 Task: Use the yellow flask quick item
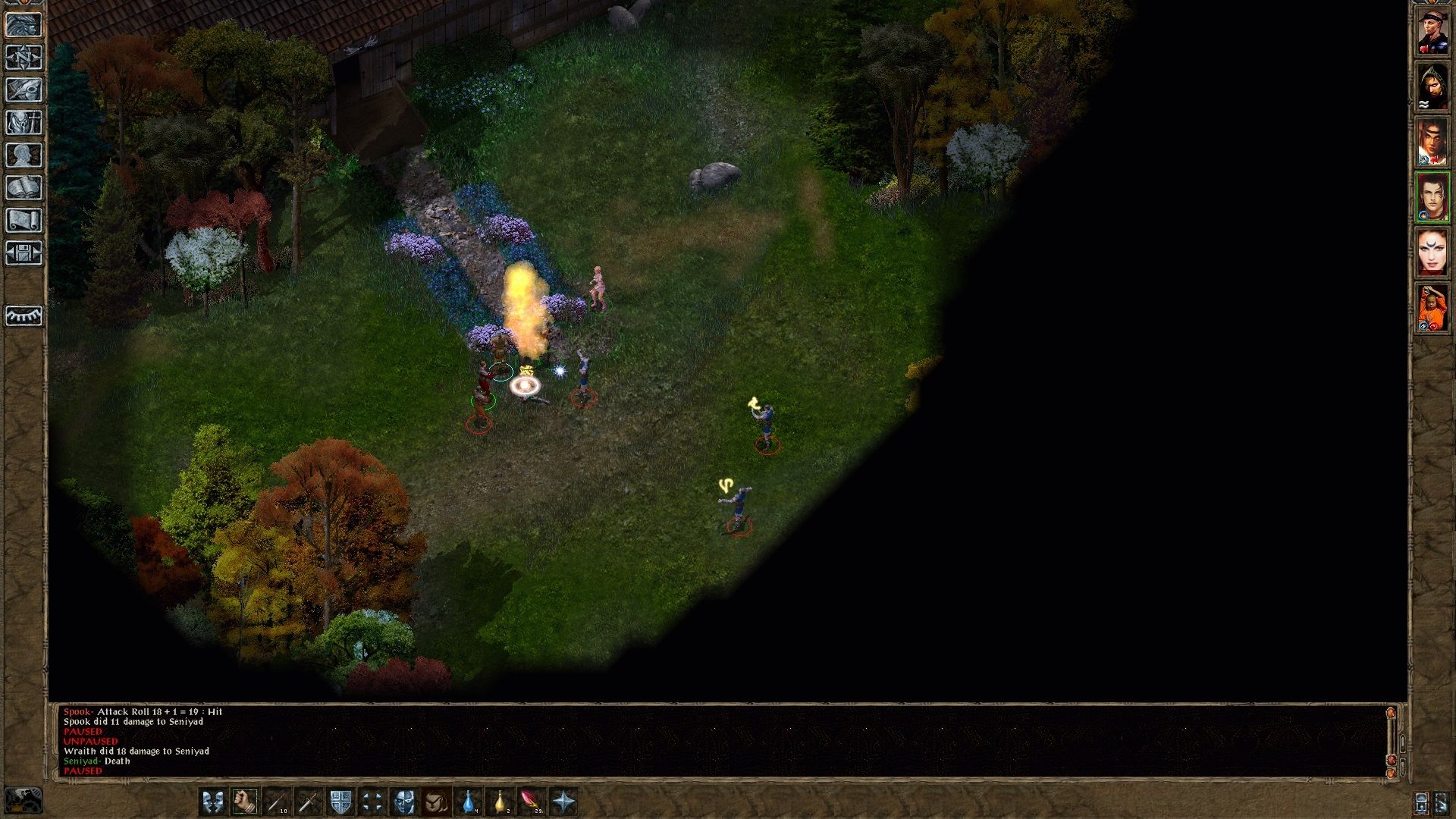(x=500, y=802)
